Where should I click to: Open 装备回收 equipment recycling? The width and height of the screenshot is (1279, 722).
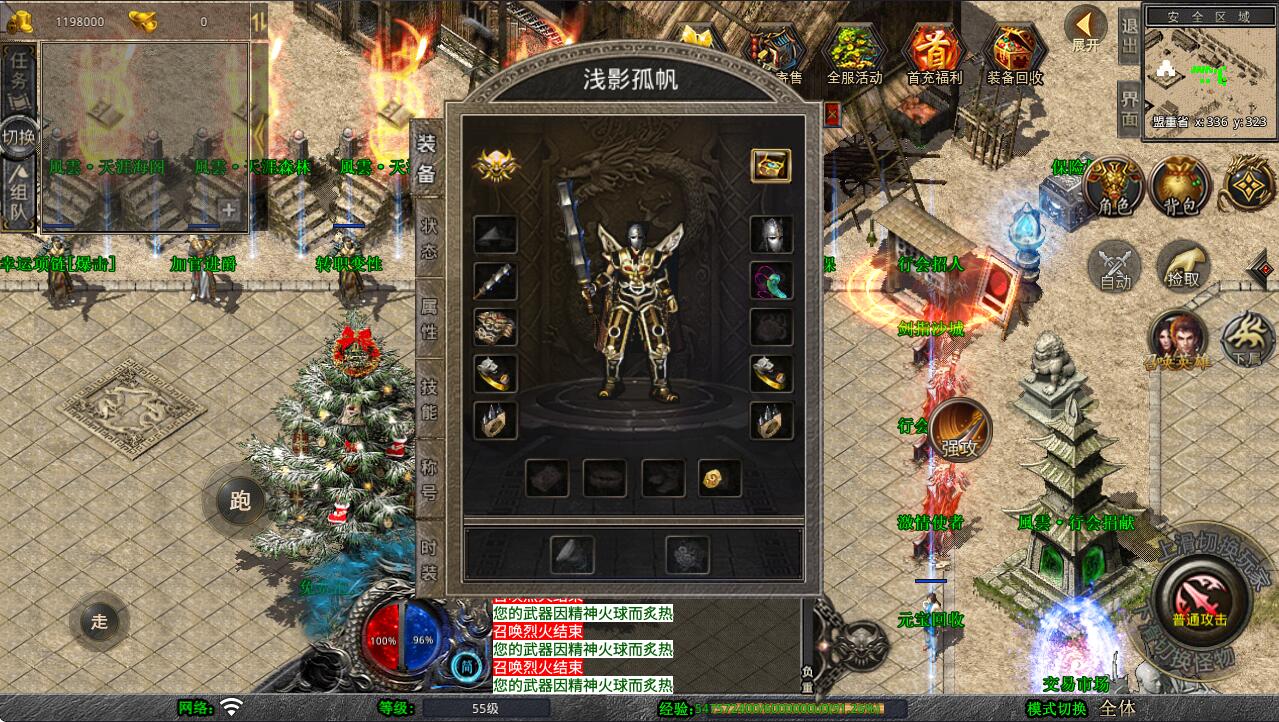(x=1015, y=55)
